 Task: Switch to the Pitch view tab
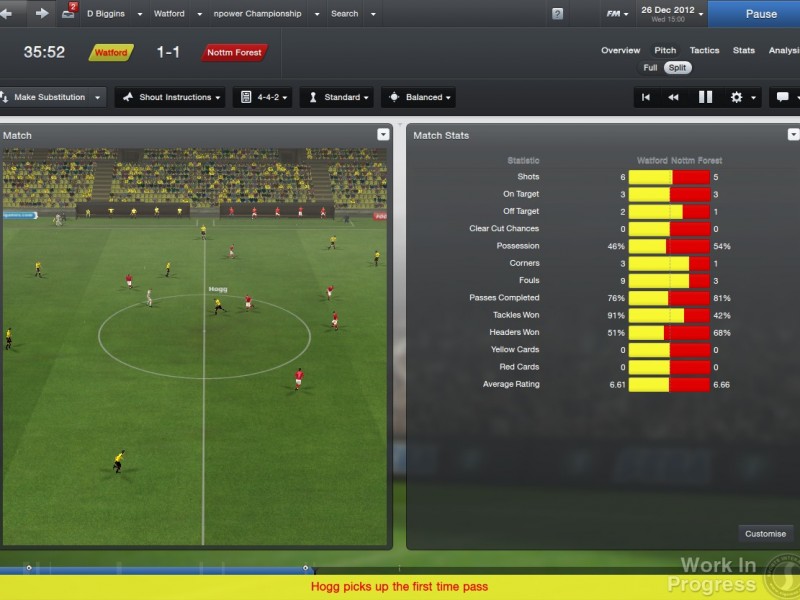click(x=665, y=50)
